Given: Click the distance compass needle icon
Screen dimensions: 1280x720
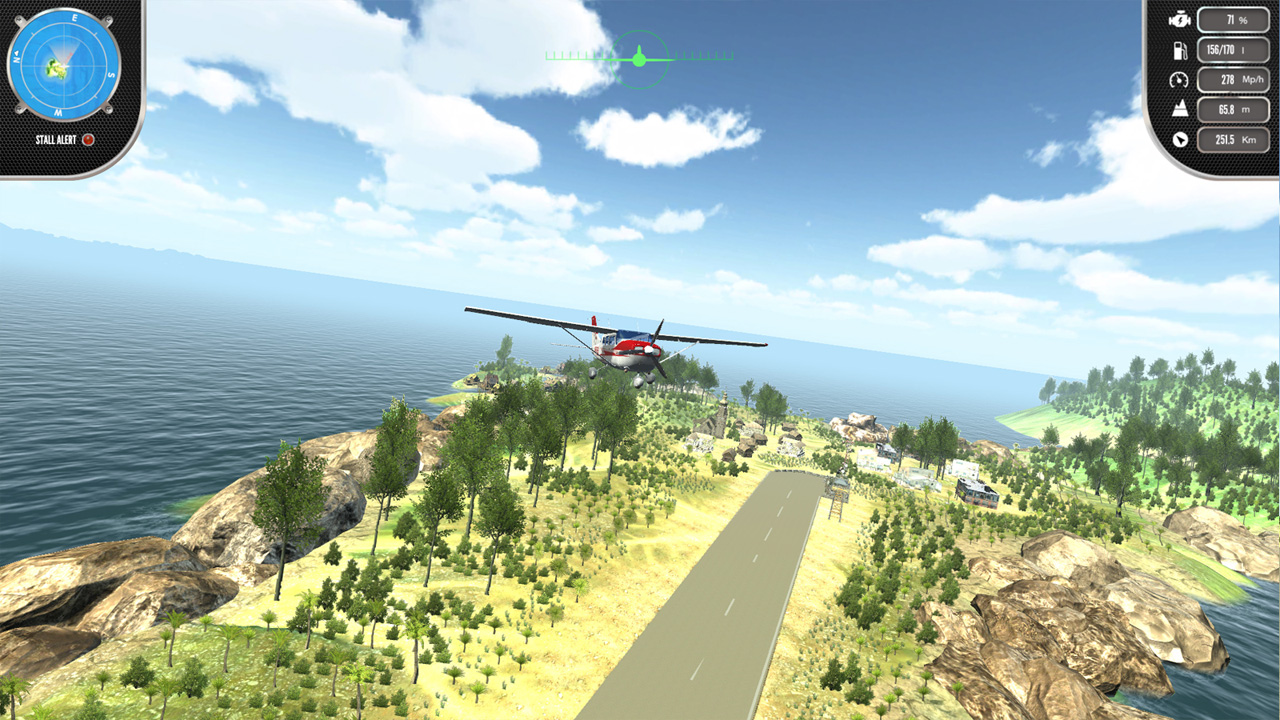Looking at the screenshot, I should [1180, 140].
